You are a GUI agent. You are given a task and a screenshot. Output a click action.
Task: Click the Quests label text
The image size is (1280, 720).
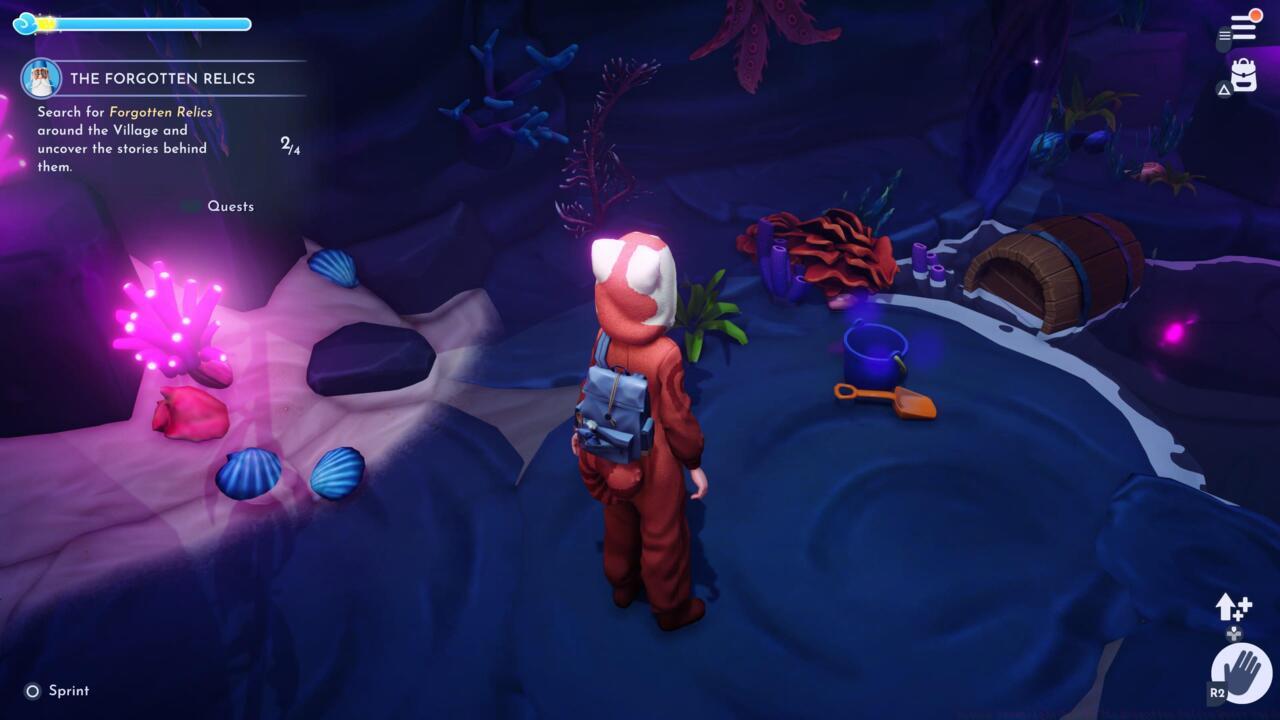coord(232,206)
